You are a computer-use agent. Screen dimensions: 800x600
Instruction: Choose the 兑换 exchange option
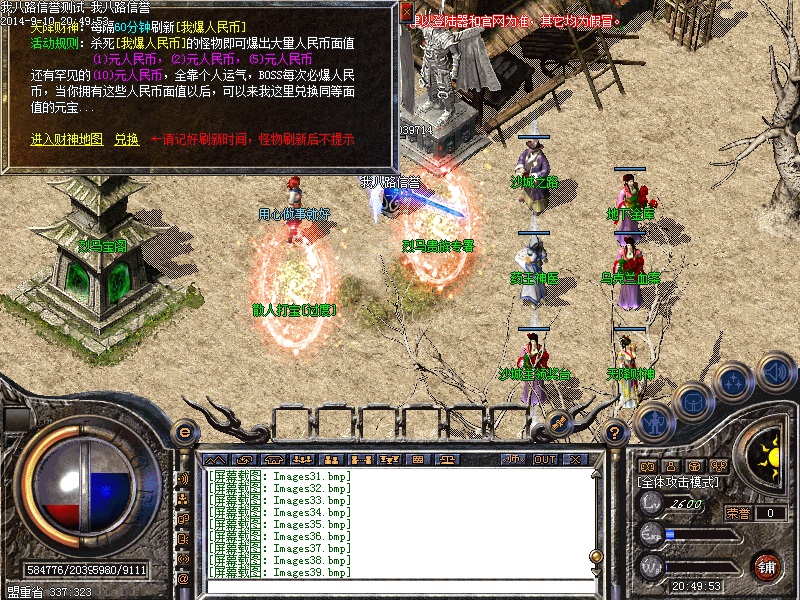(x=126, y=139)
